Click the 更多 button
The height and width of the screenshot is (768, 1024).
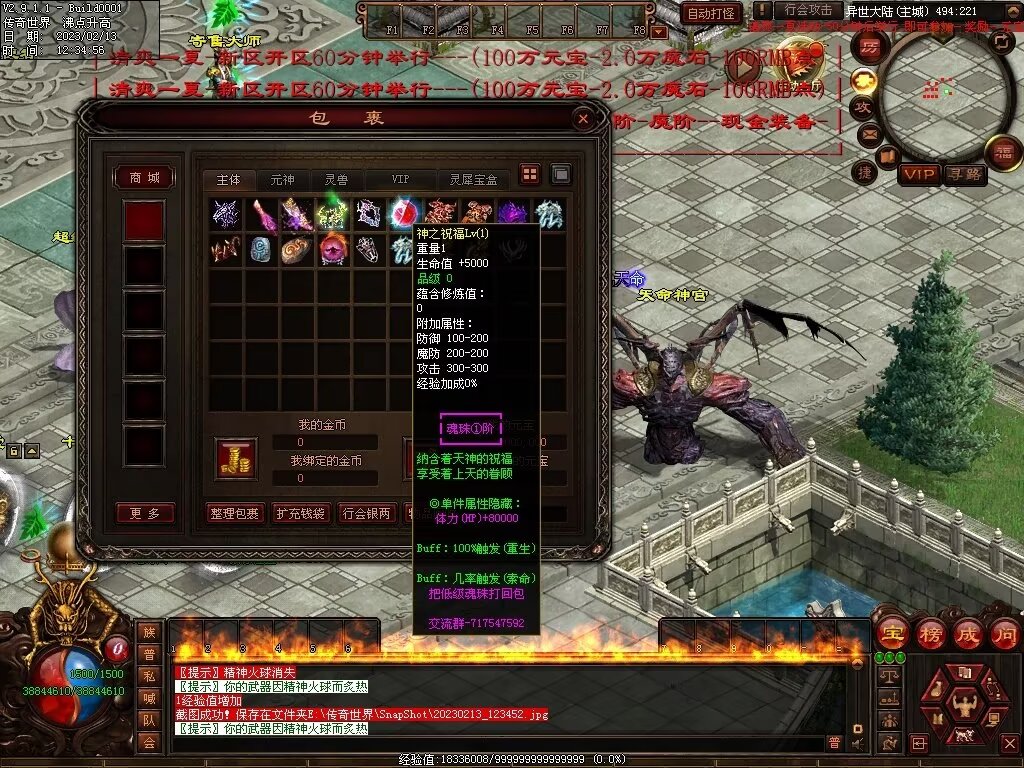(x=145, y=513)
